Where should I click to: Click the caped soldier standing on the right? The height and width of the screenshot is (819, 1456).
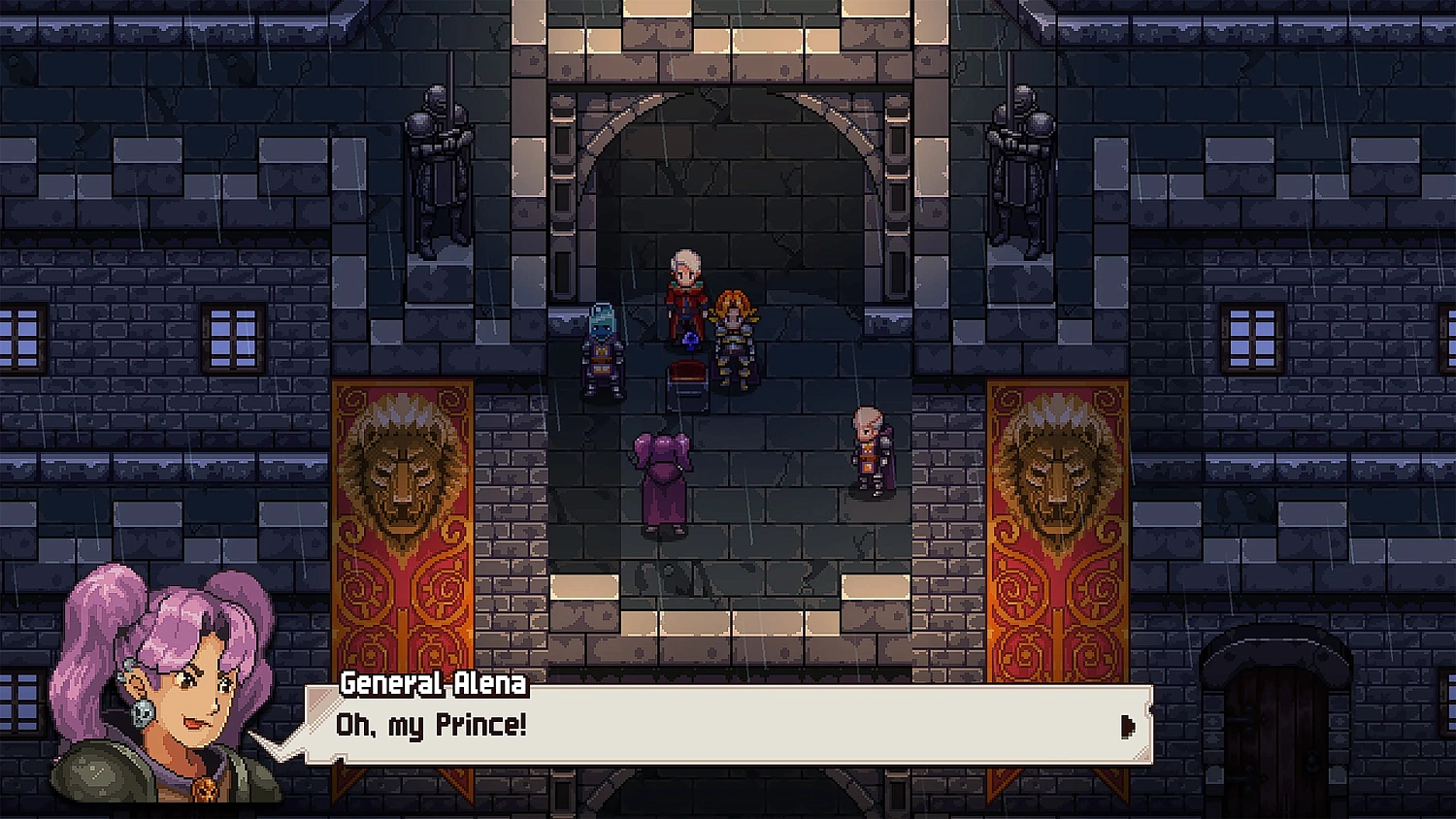pos(871,451)
